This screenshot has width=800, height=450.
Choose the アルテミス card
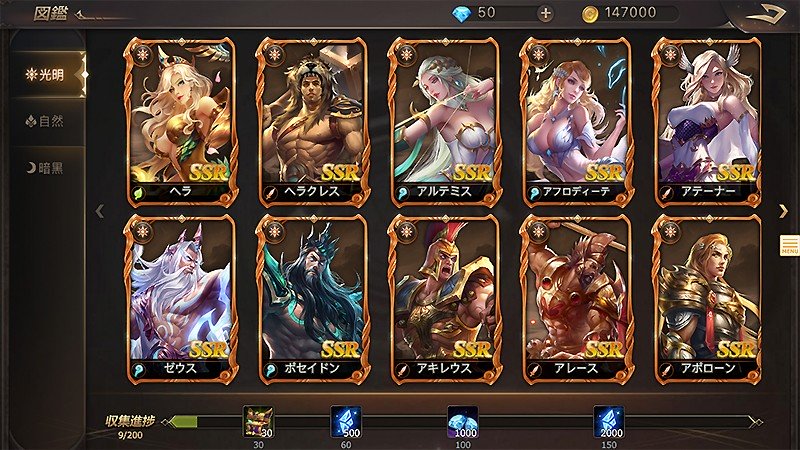pyautogui.click(x=443, y=120)
